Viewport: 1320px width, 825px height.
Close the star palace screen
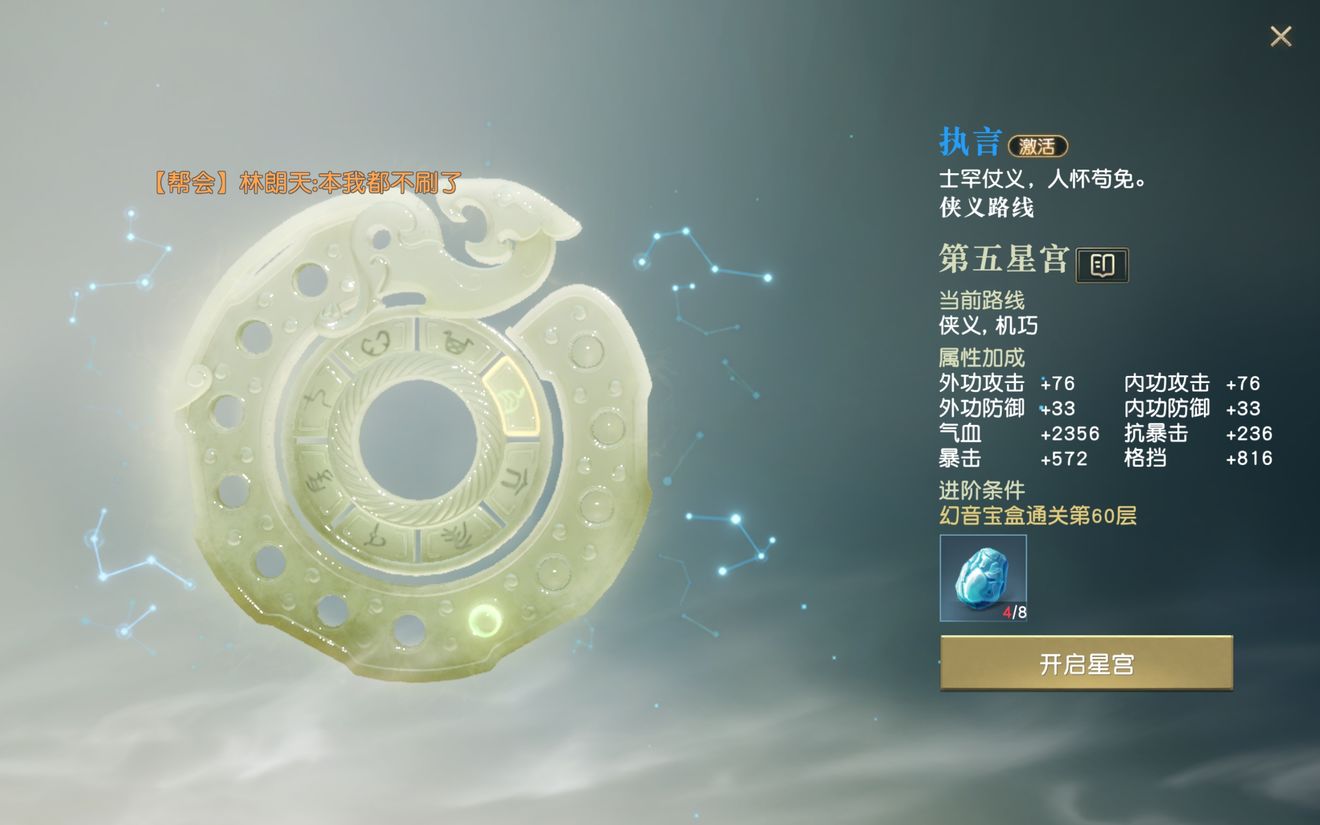click(x=1280, y=35)
